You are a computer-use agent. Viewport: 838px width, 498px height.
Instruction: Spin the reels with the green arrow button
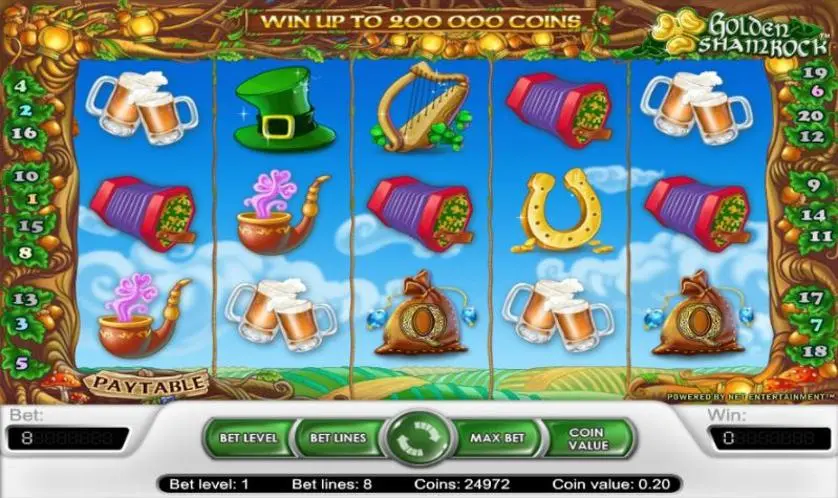tap(419, 439)
